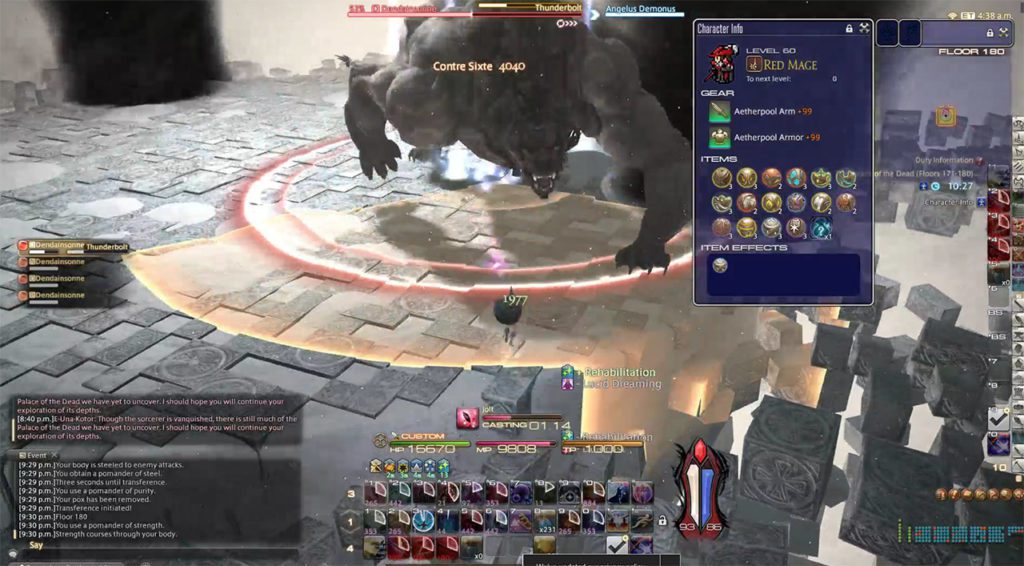
Task: Toggle the Character Info window lock
Action: (849, 29)
